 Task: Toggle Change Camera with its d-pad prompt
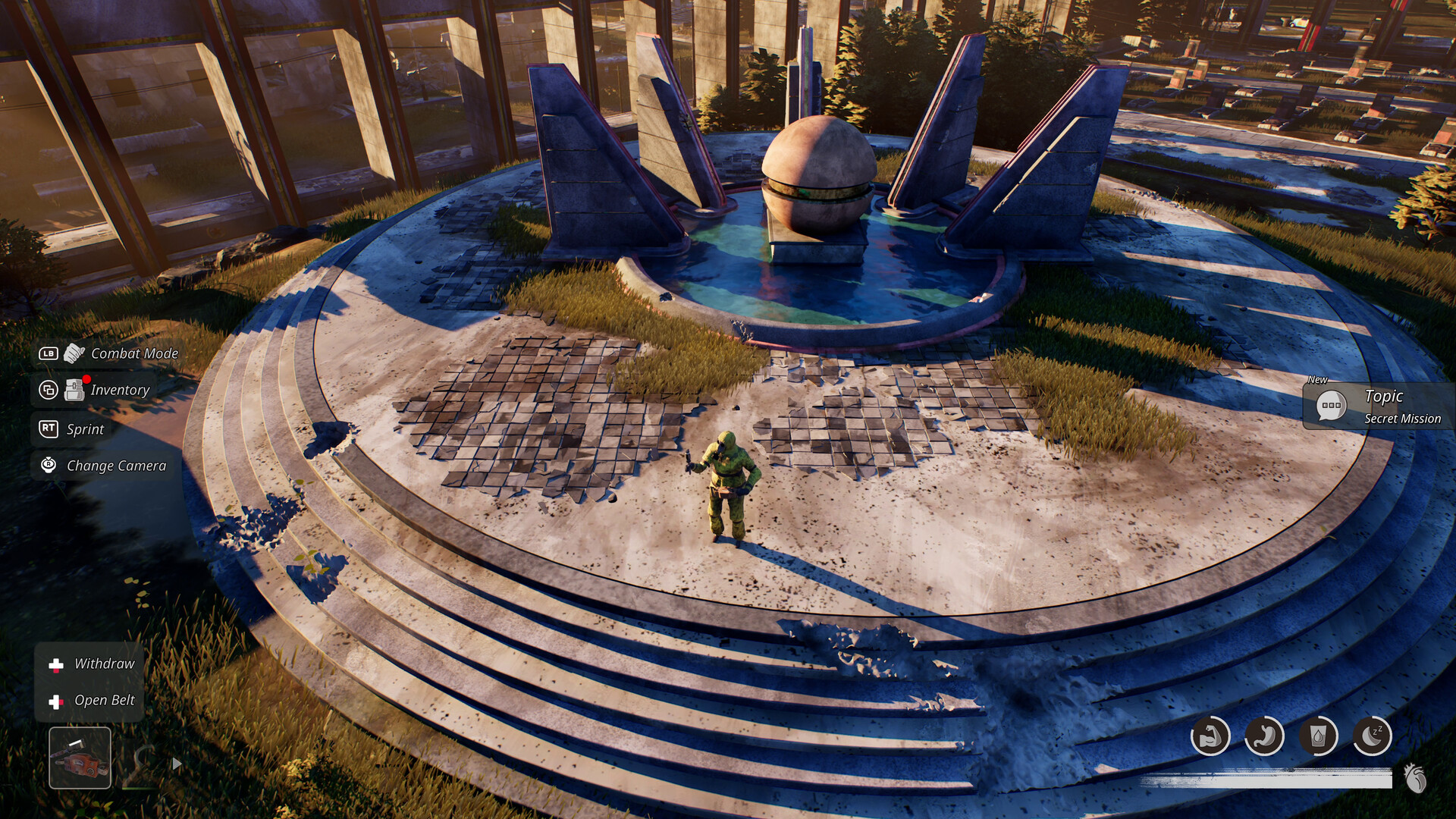tap(48, 466)
